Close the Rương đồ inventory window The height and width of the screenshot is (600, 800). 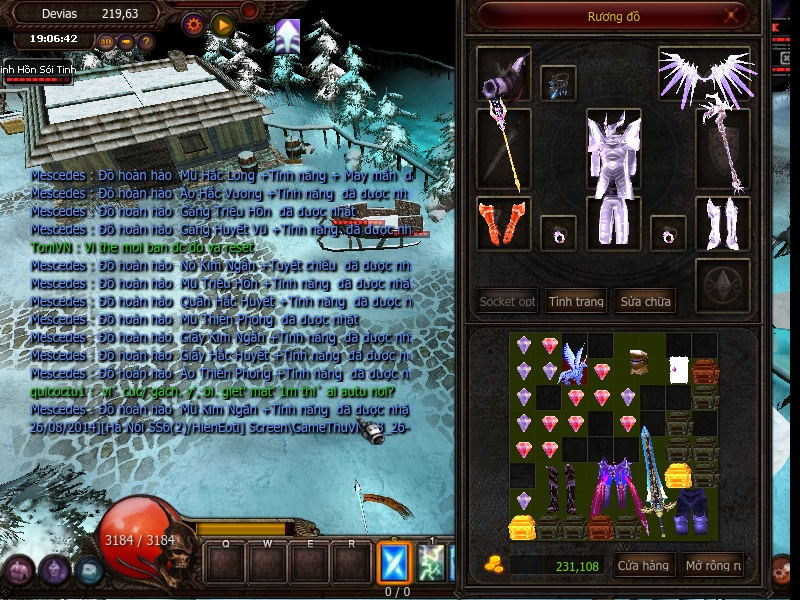pyautogui.click(x=733, y=16)
